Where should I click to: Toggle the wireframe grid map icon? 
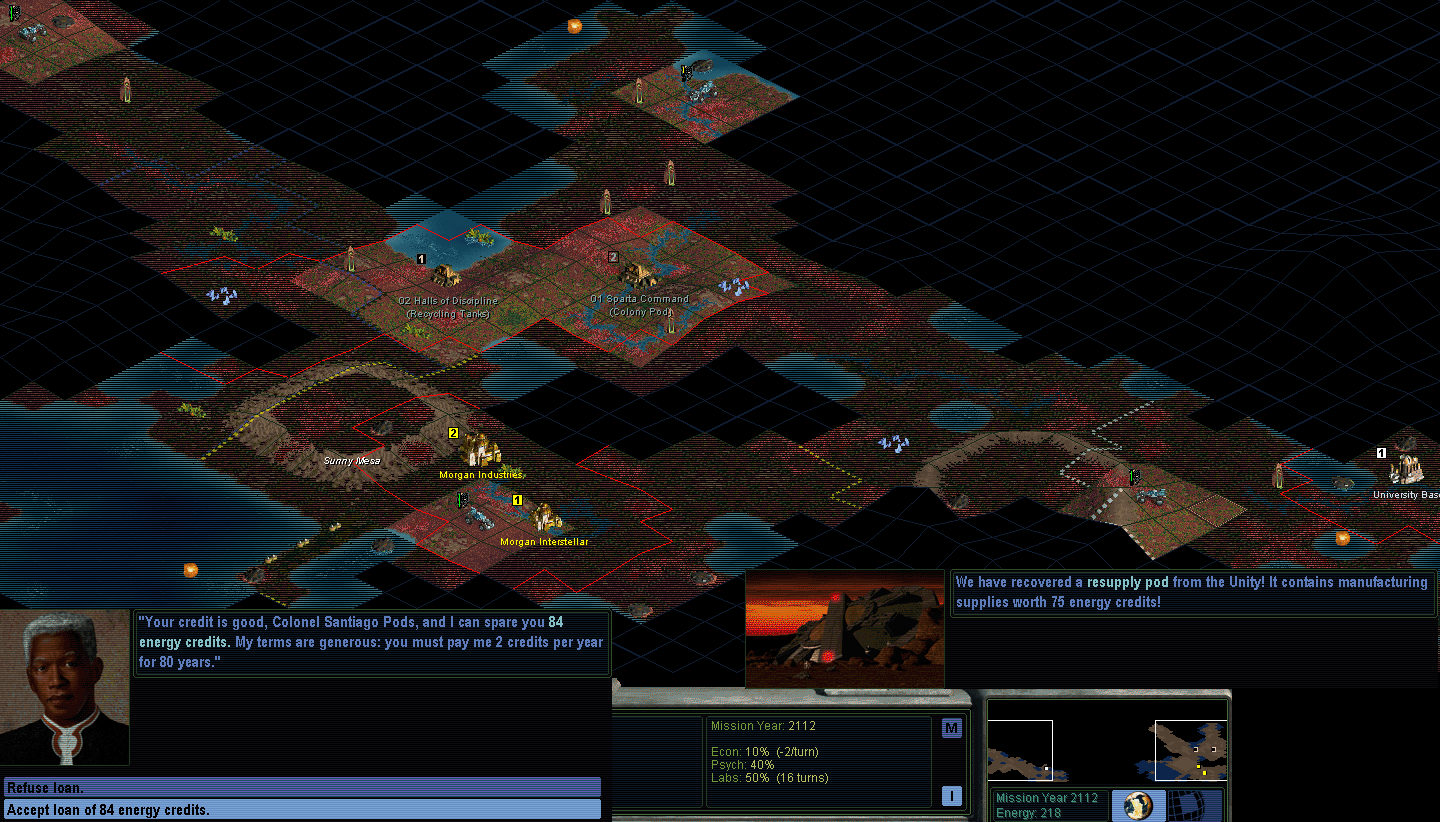click(1189, 806)
